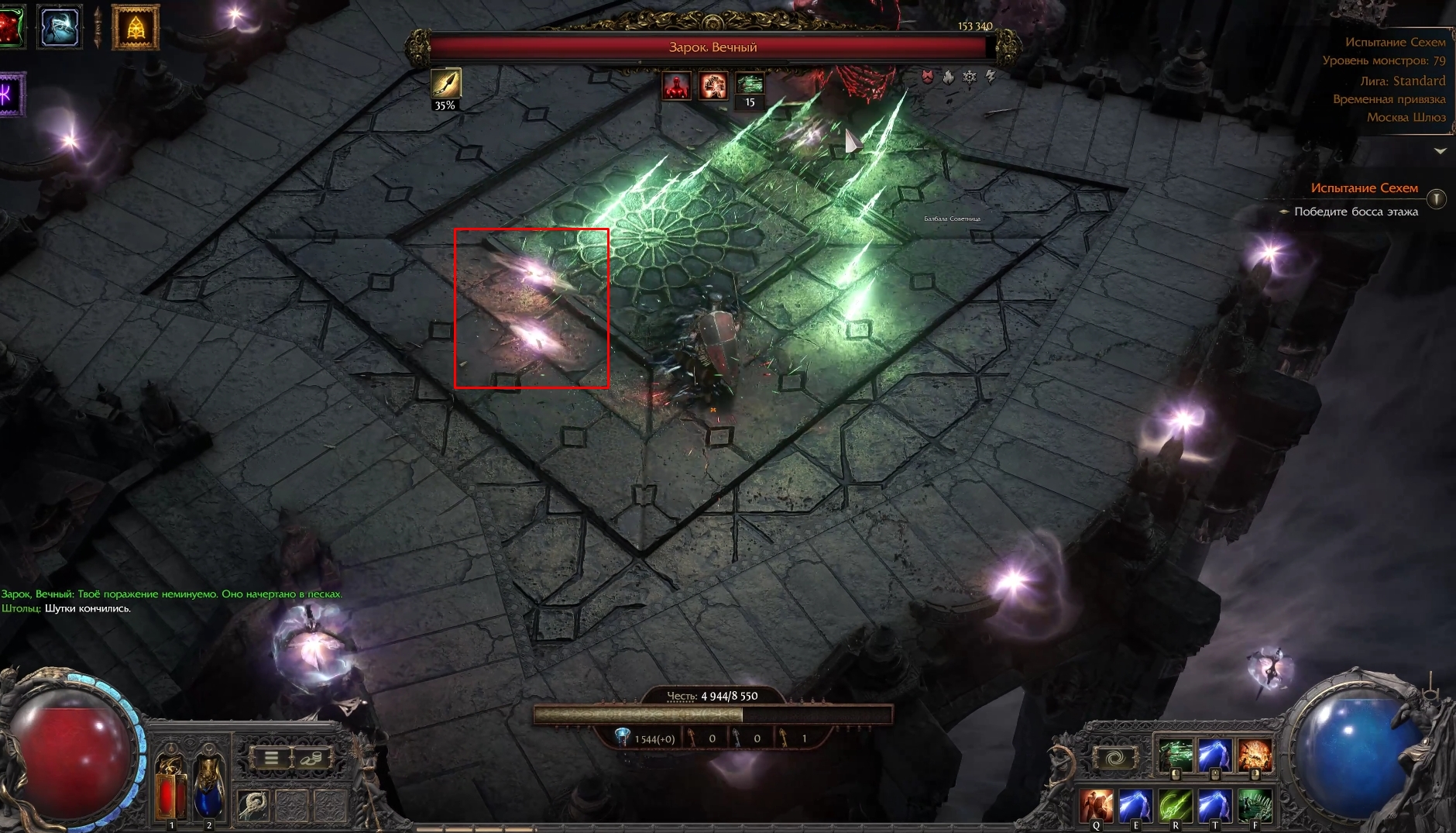Activate the green spear skill on R
Image resolution: width=1456 pixels, height=833 pixels.
1175,806
